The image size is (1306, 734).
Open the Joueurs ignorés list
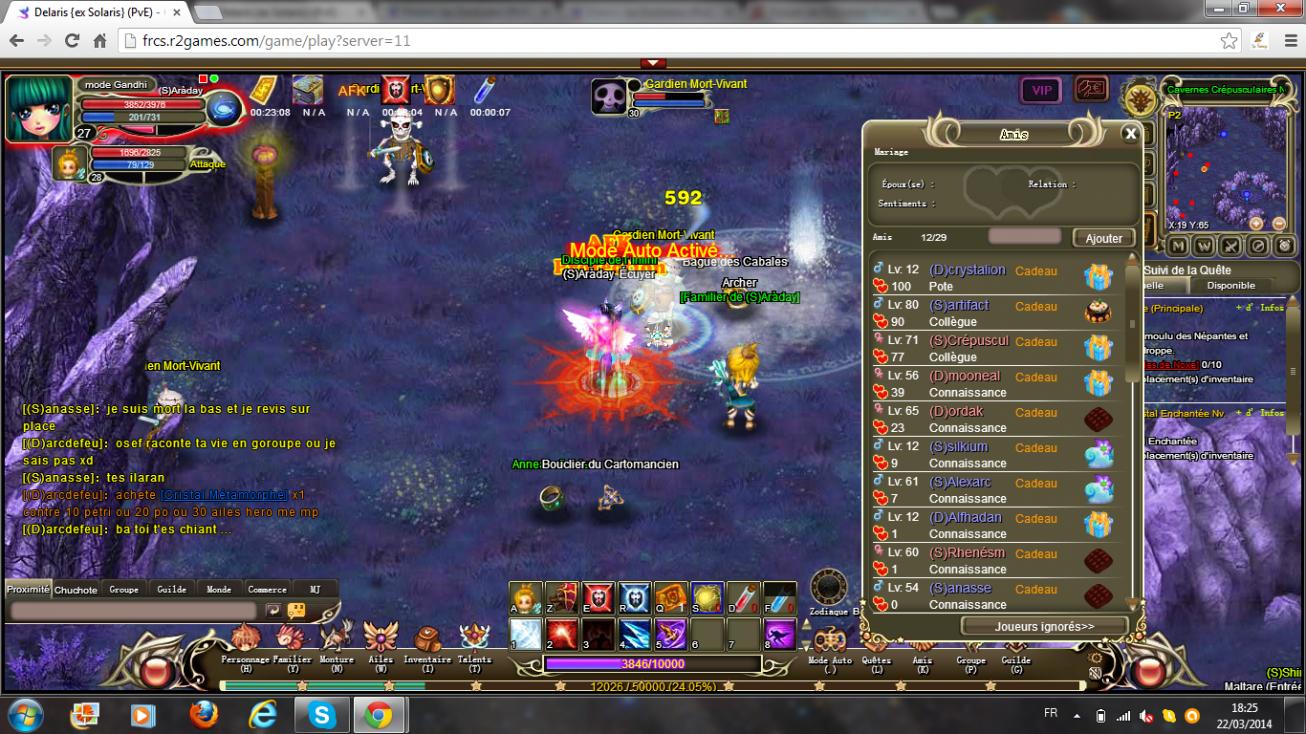click(1044, 626)
